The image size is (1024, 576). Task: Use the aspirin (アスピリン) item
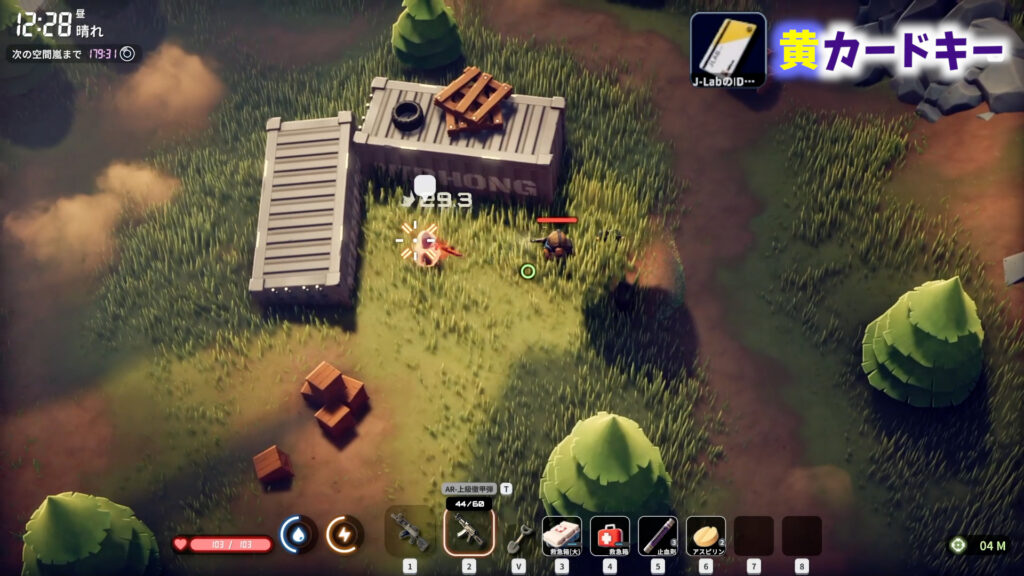pos(705,535)
